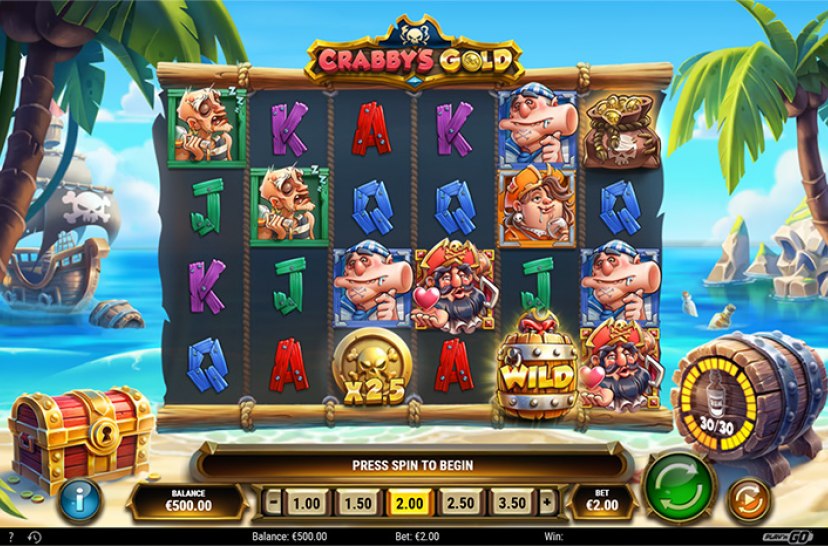
Task: Choose the 1.50 bet amount
Action: (x=355, y=501)
